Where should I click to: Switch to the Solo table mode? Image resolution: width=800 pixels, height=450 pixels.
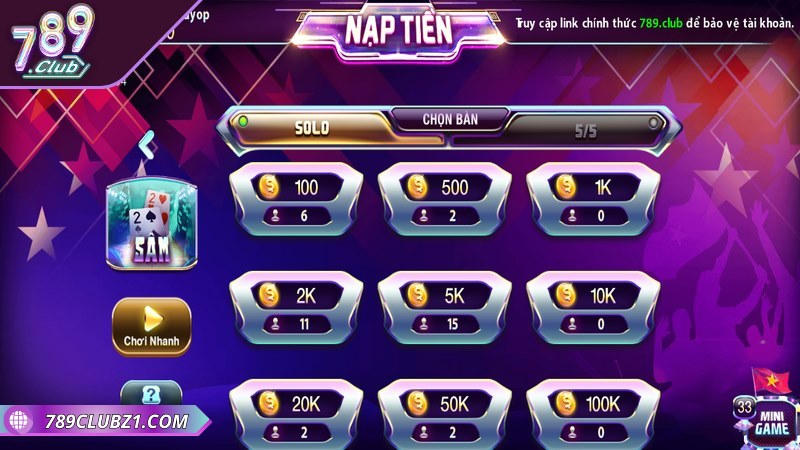311,128
